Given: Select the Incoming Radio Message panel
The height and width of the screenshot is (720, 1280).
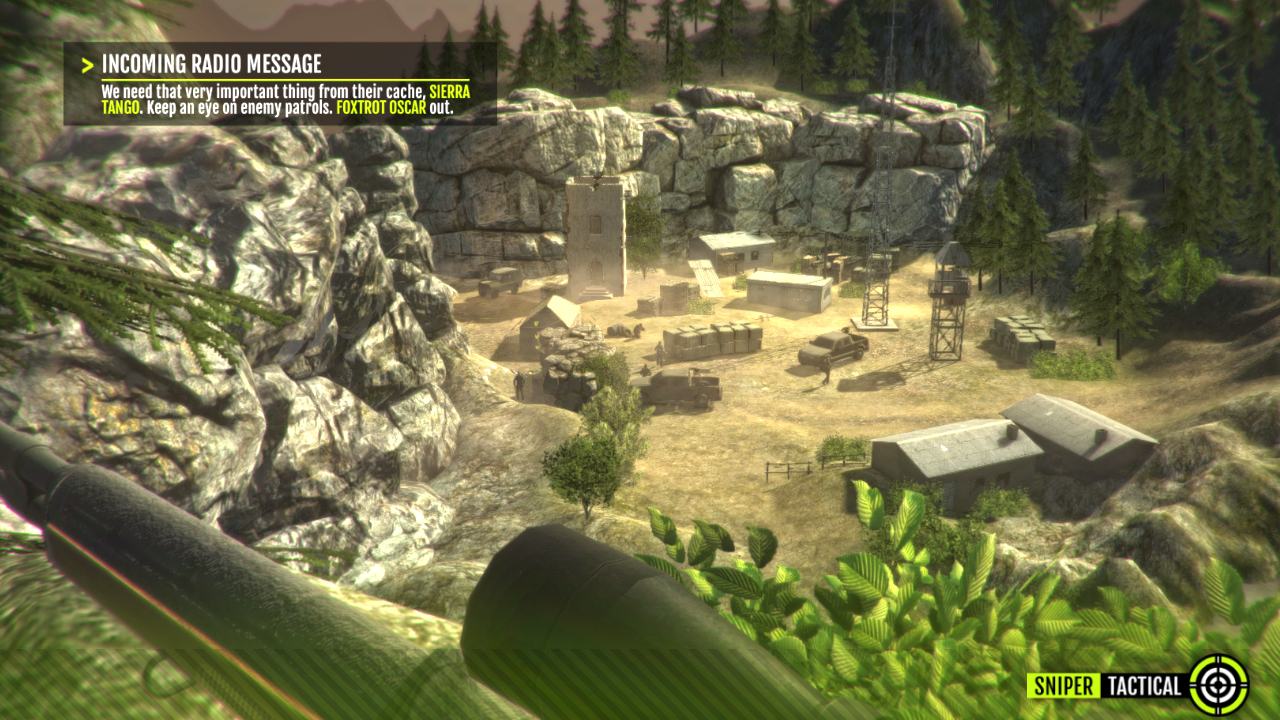Looking at the screenshot, I should tap(280, 84).
